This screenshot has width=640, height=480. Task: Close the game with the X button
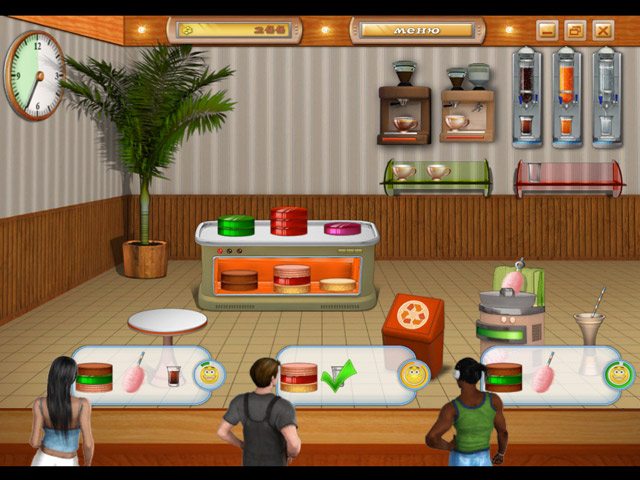click(x=603, y=30)
